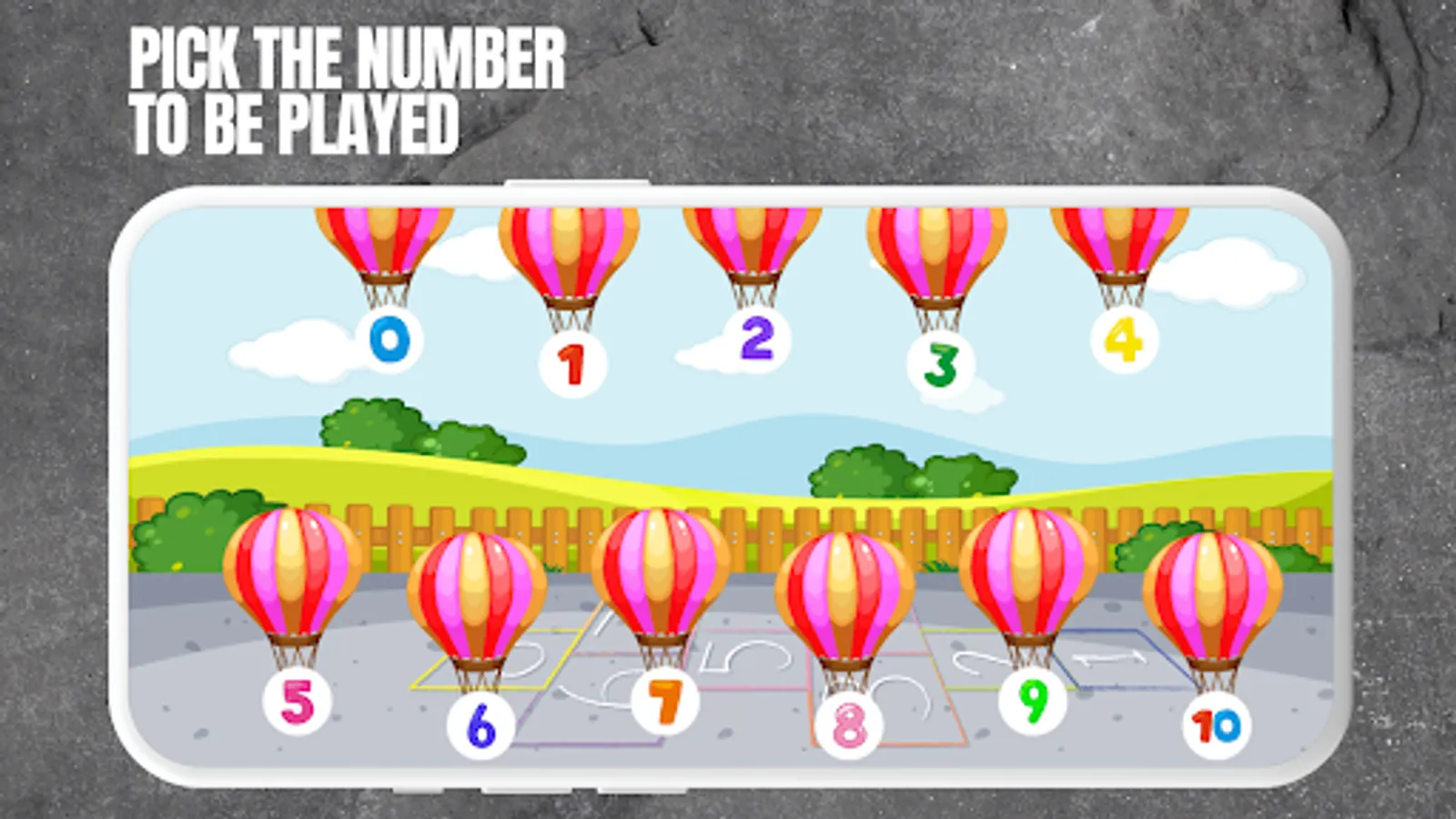1456x819 pixels.
Task: Select the orange number 7 label
Action: tap(663, 701)
